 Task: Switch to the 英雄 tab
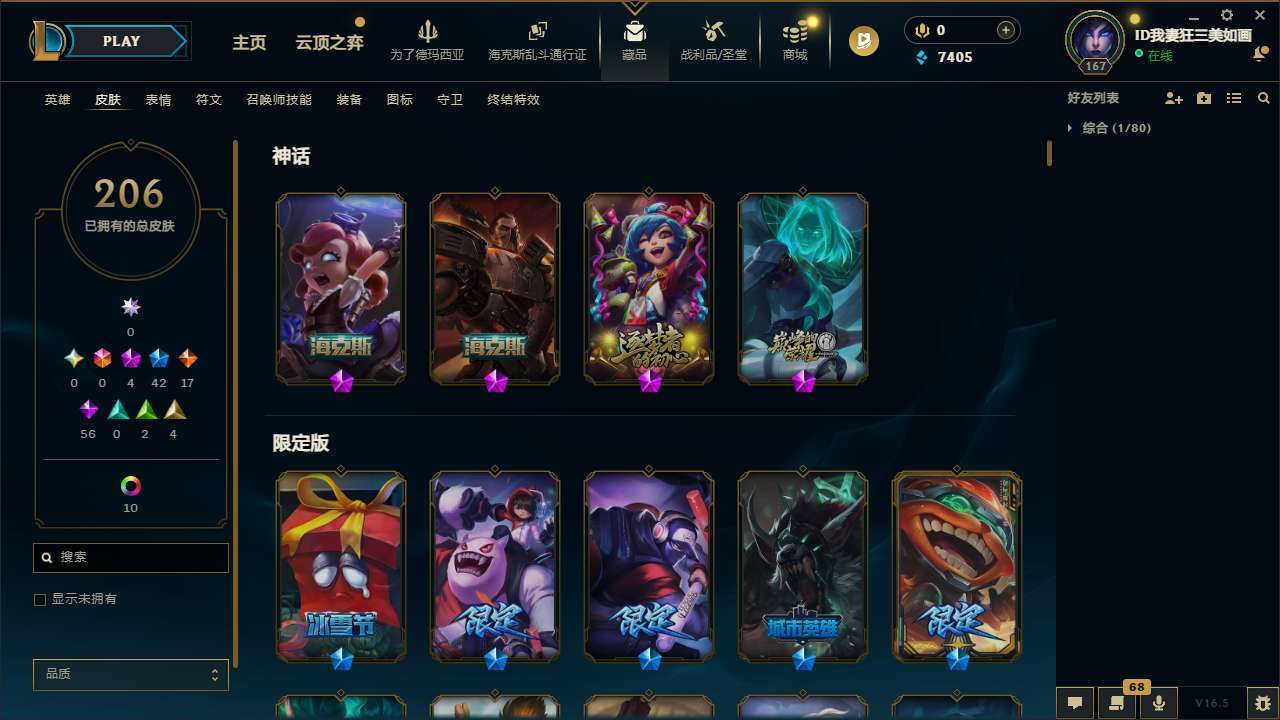coord(57,100)
